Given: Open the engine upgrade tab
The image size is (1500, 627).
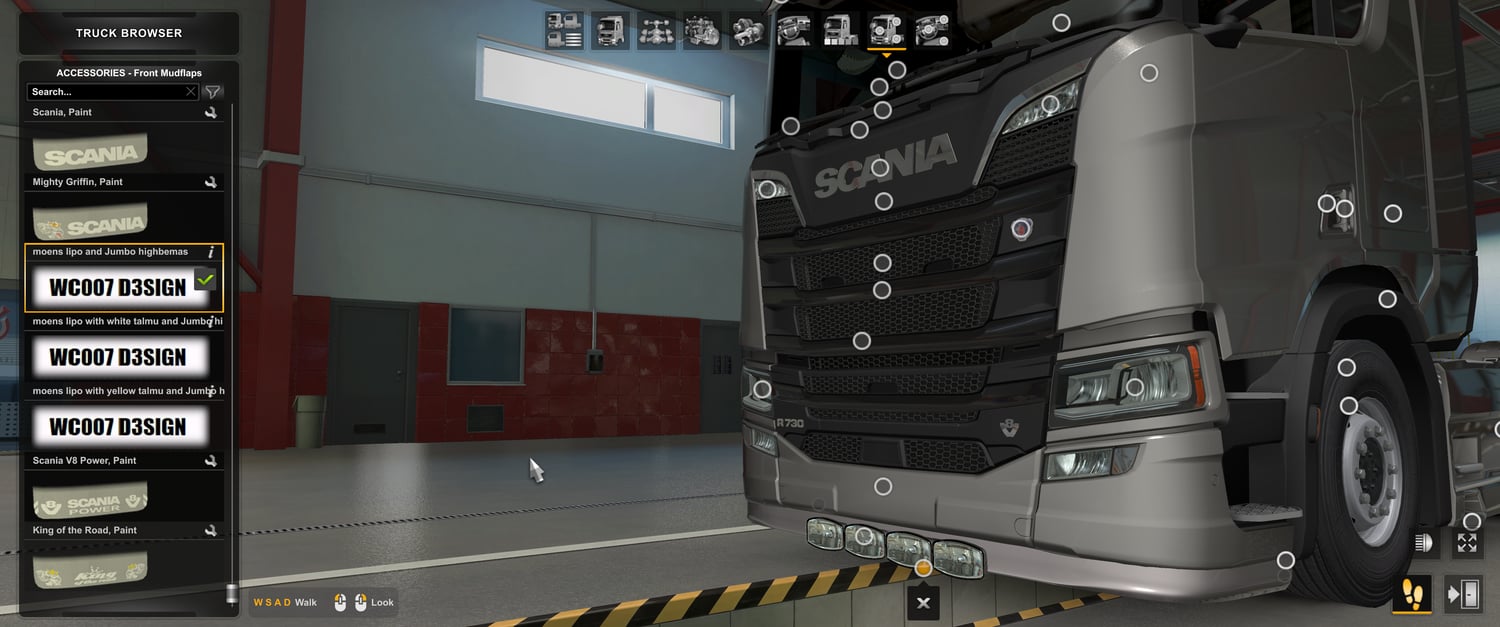Looking at the screenshot, I should click(702, 30).
